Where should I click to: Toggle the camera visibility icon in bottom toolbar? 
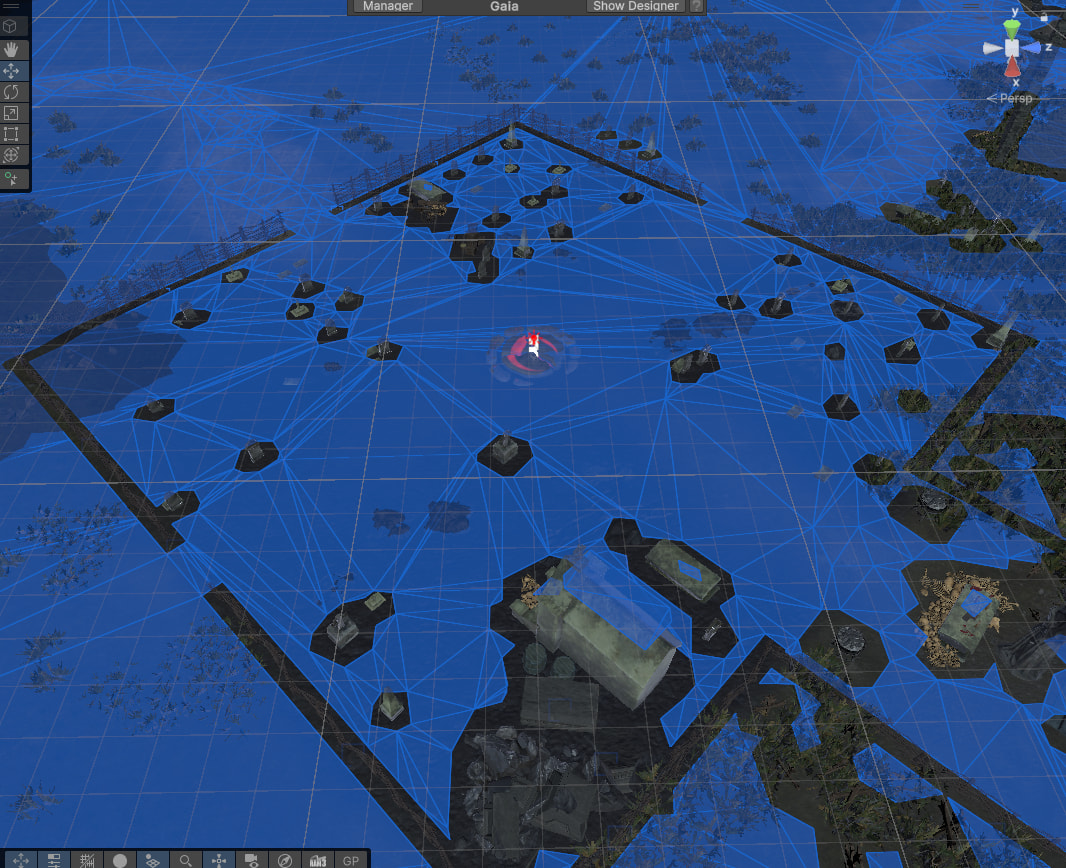pos(252,860)
